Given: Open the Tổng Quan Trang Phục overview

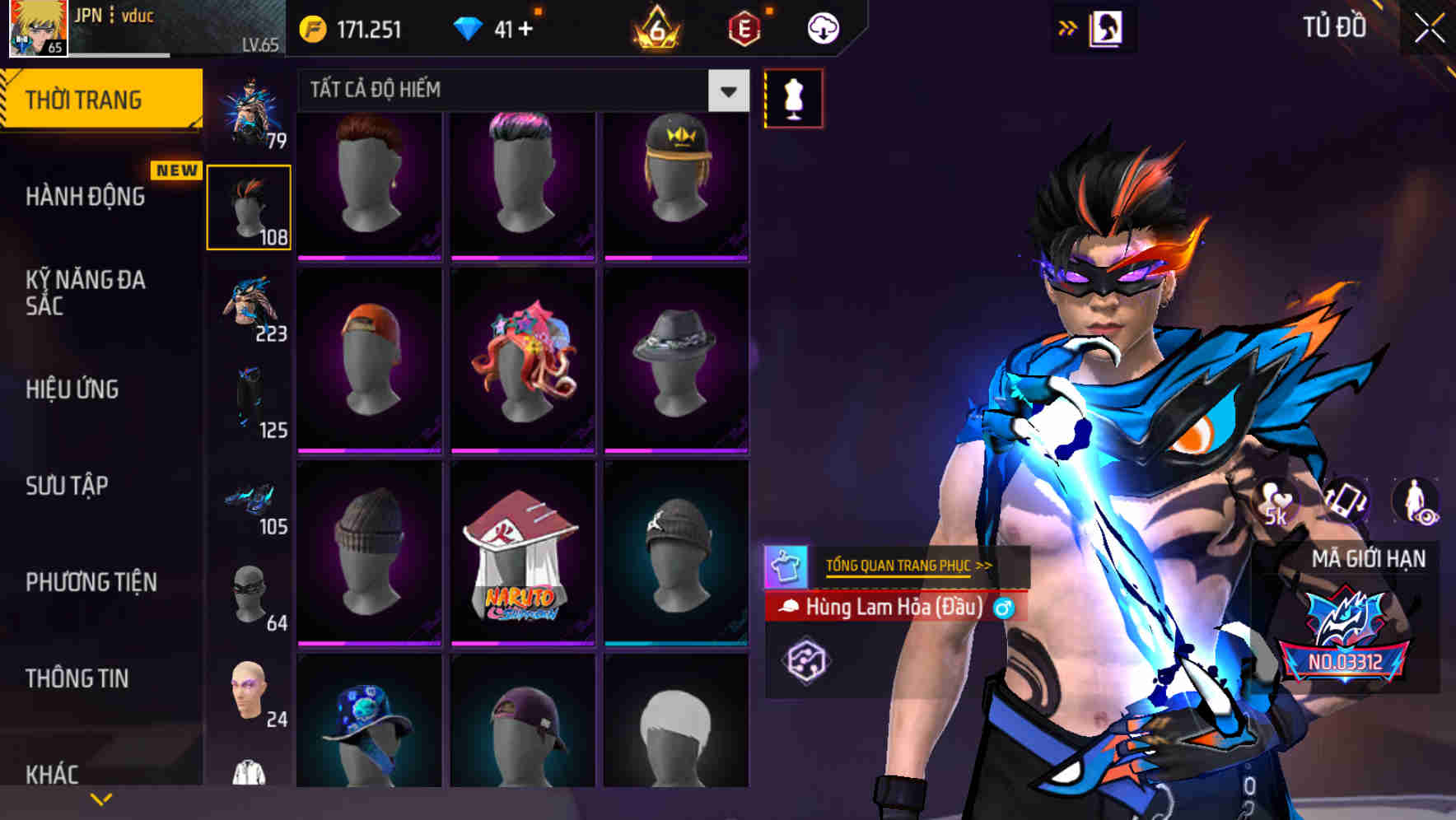Looking at the screenshot, I should click(908, 566).
